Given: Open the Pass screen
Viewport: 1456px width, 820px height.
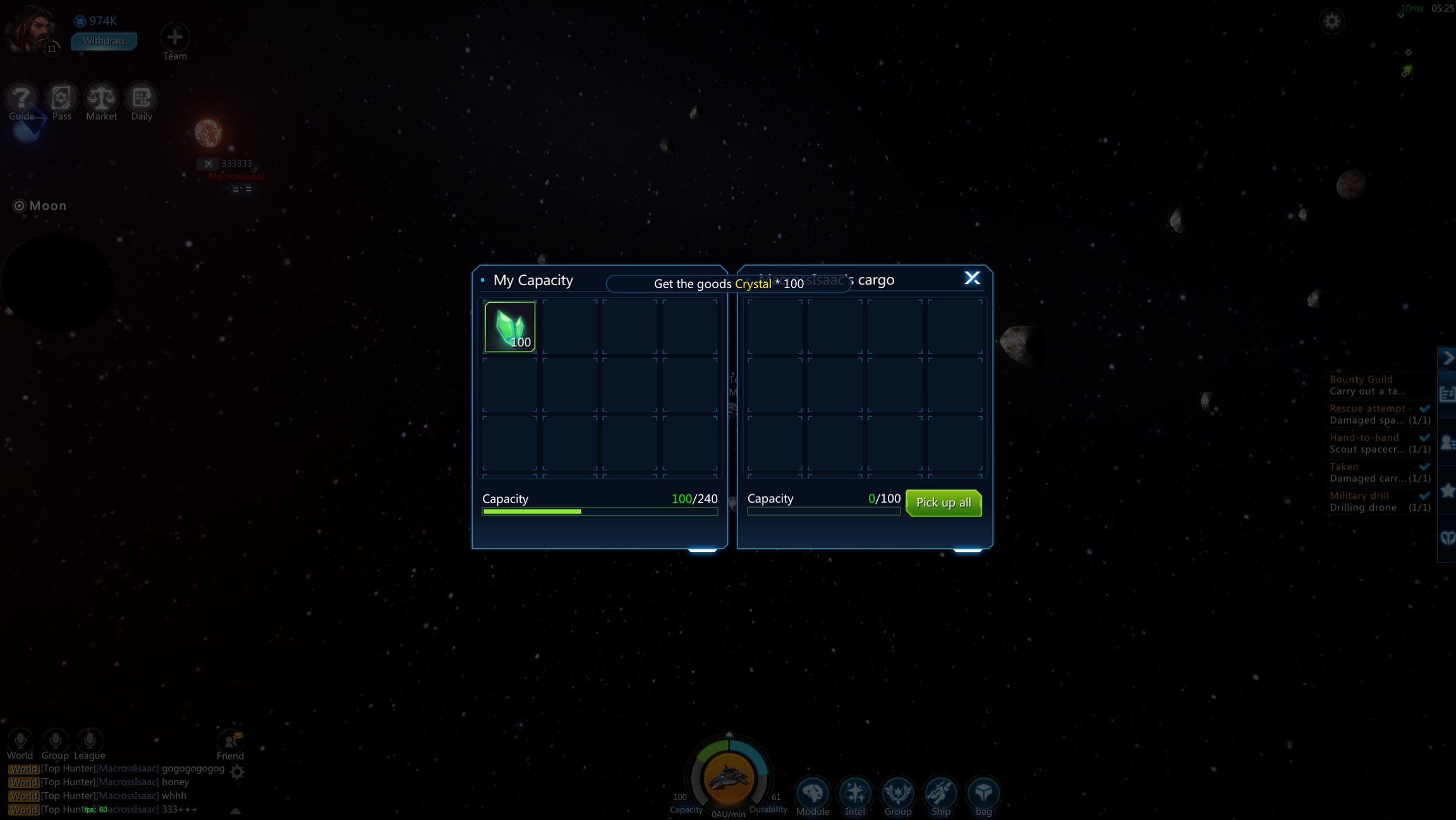Looking at the screenshot, I should pos(61,99).
